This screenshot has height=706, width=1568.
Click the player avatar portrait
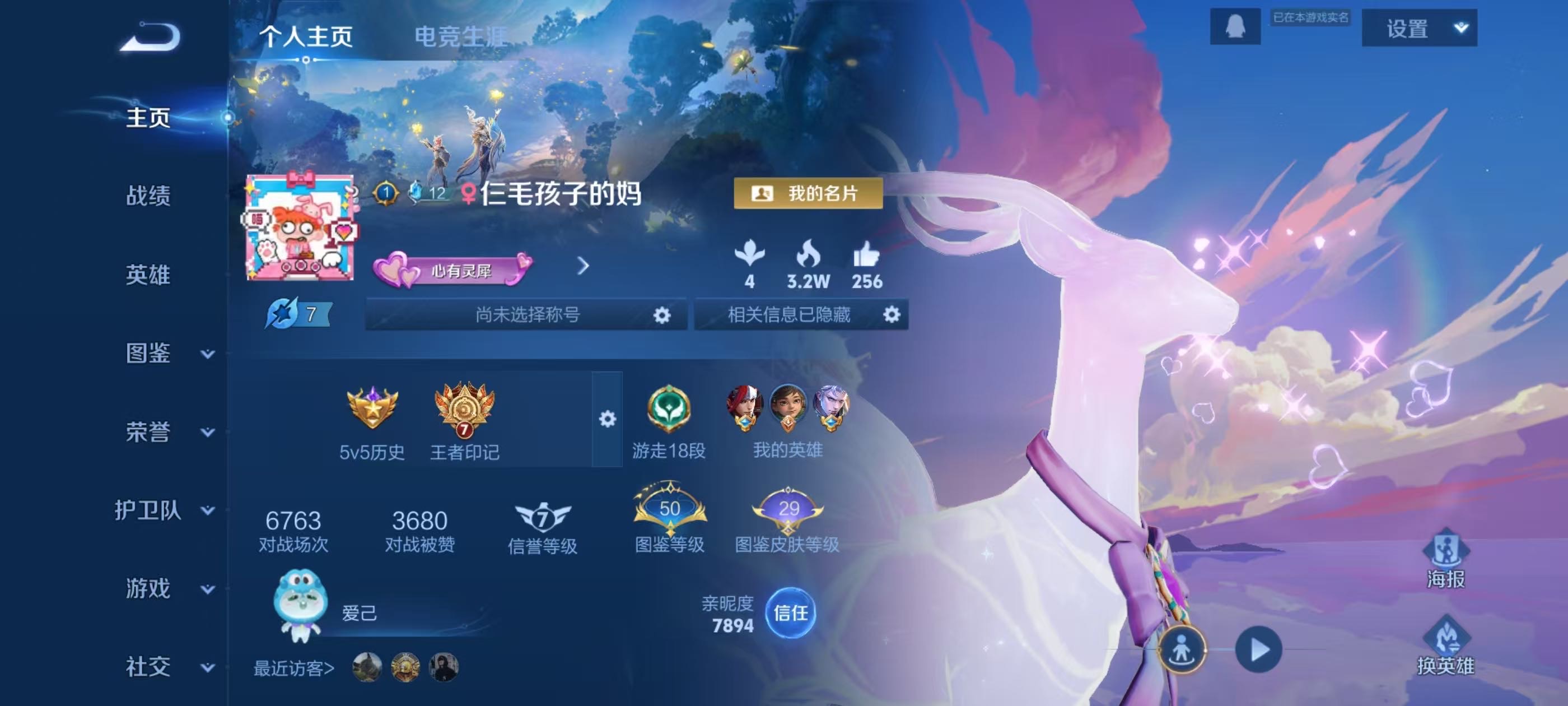point(300,228)
